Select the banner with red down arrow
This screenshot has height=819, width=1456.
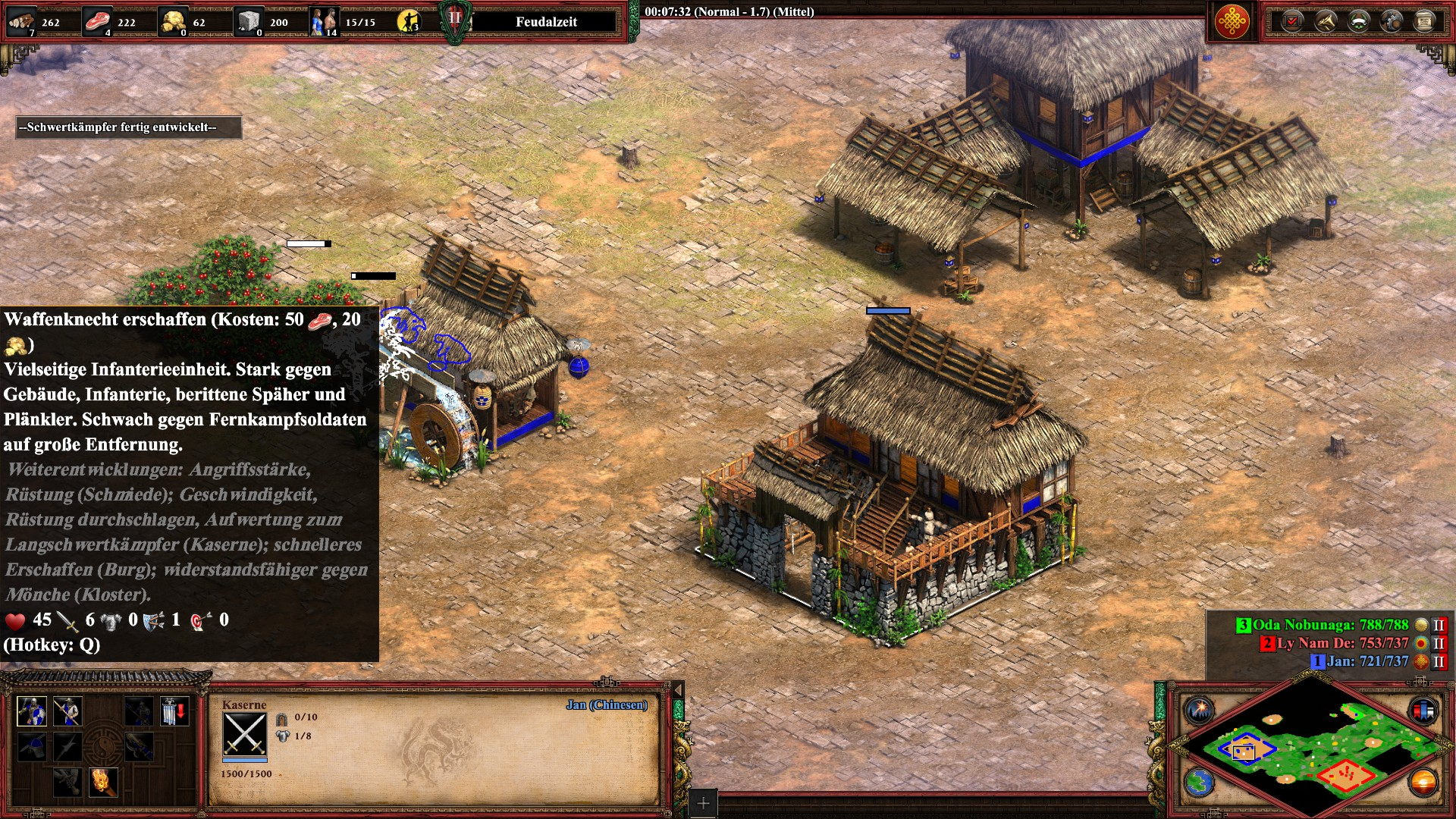(x=174, y=711)
